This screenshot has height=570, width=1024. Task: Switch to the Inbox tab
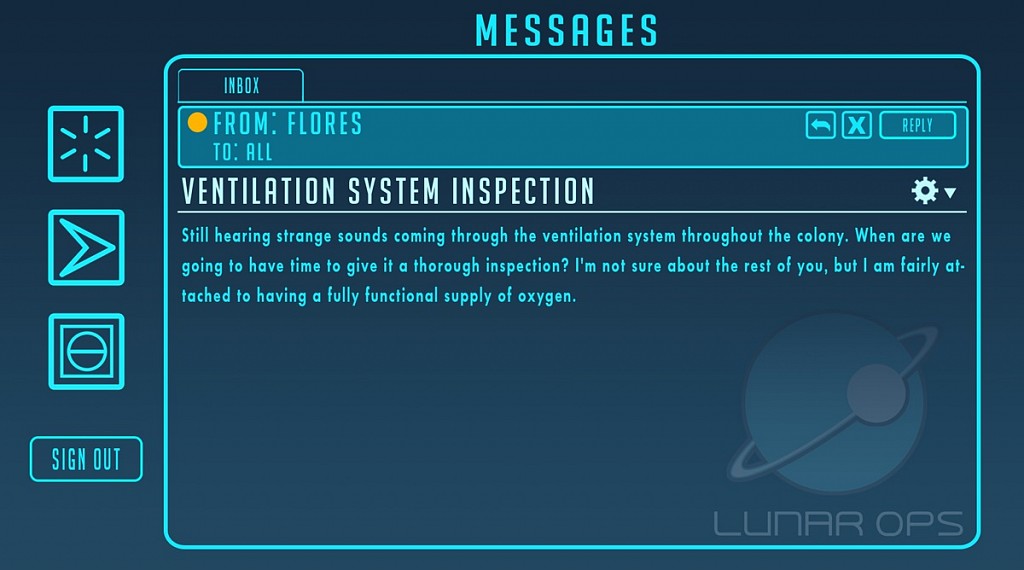point(241,86)
